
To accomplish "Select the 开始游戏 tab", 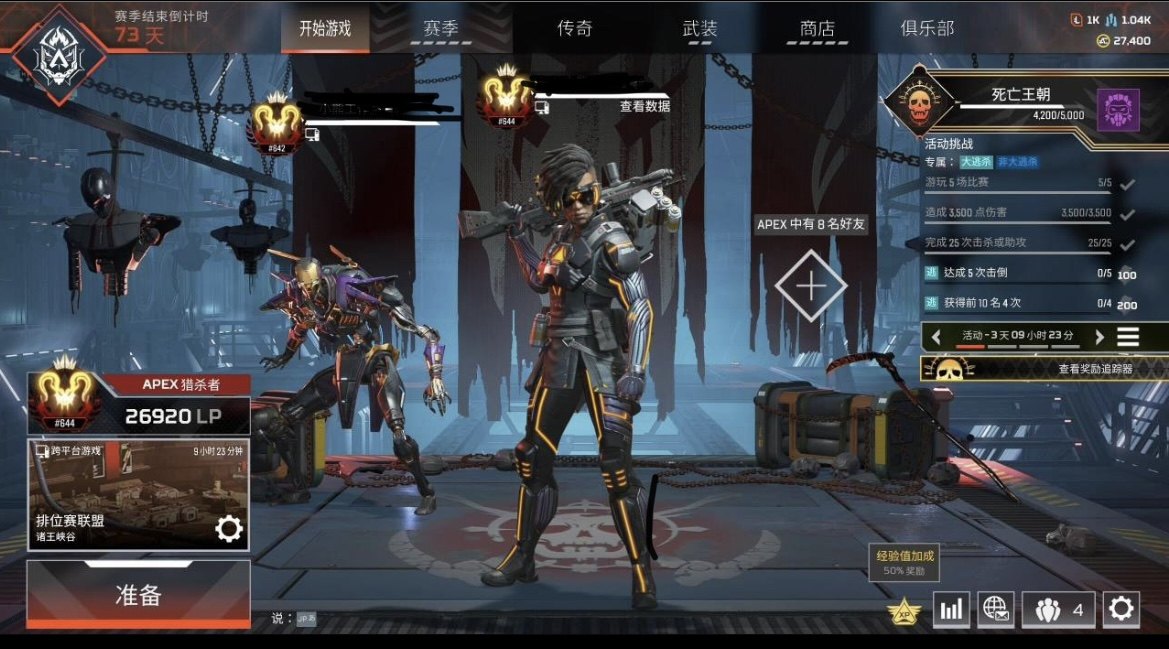I will [x=325, y=29].
